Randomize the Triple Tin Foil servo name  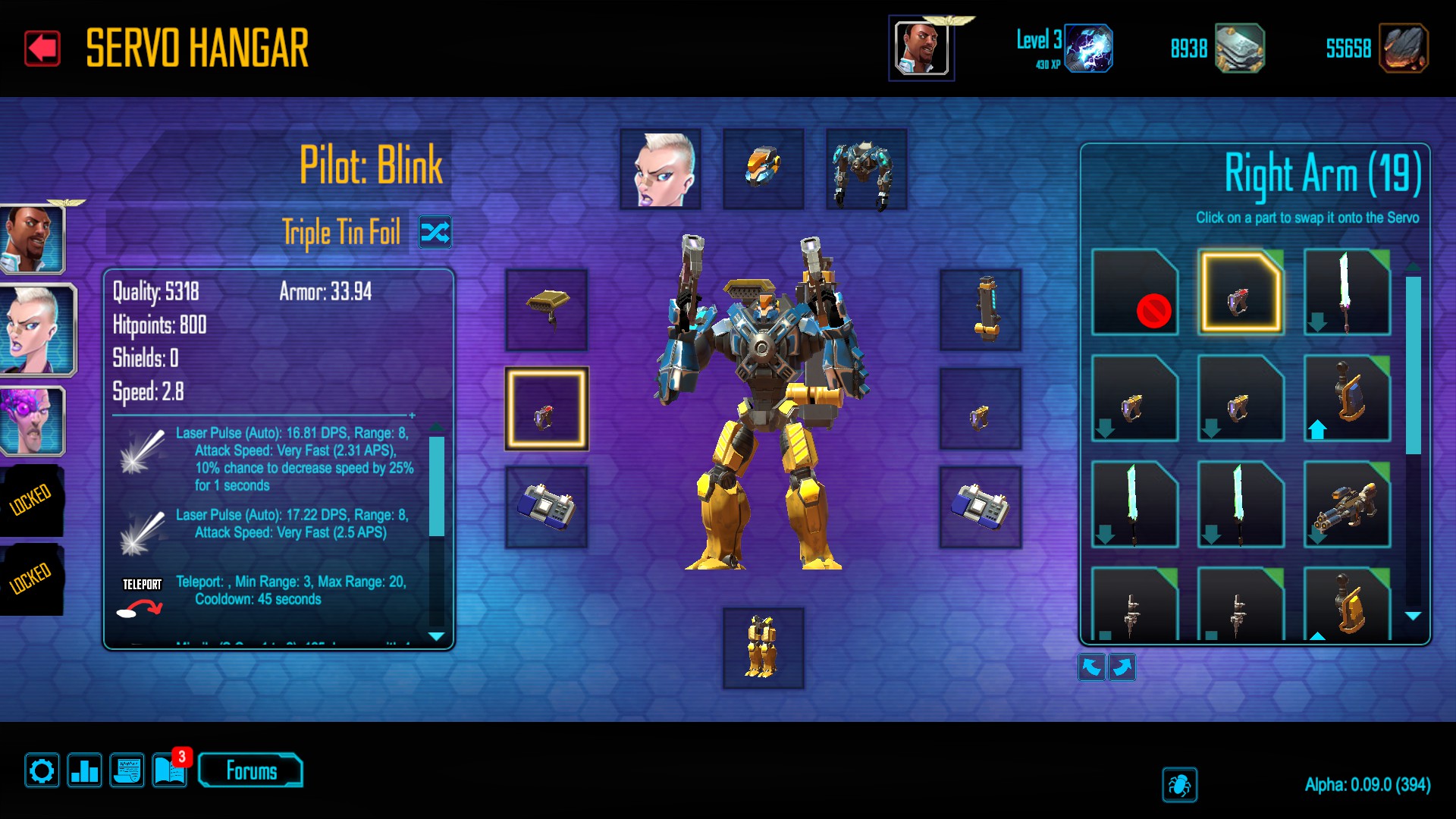click(435, 232)
